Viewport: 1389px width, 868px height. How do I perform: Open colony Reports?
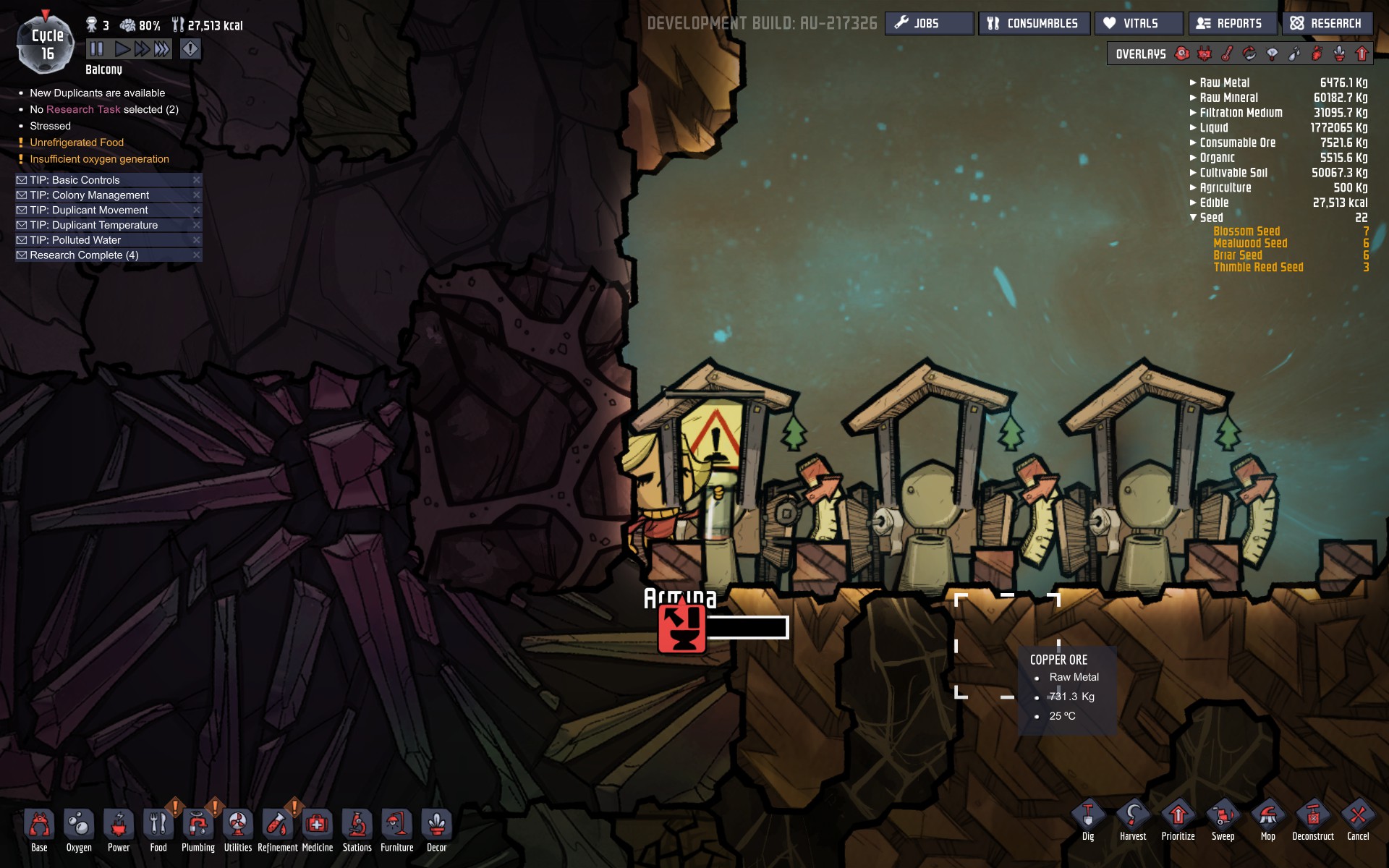[1233, 23]
